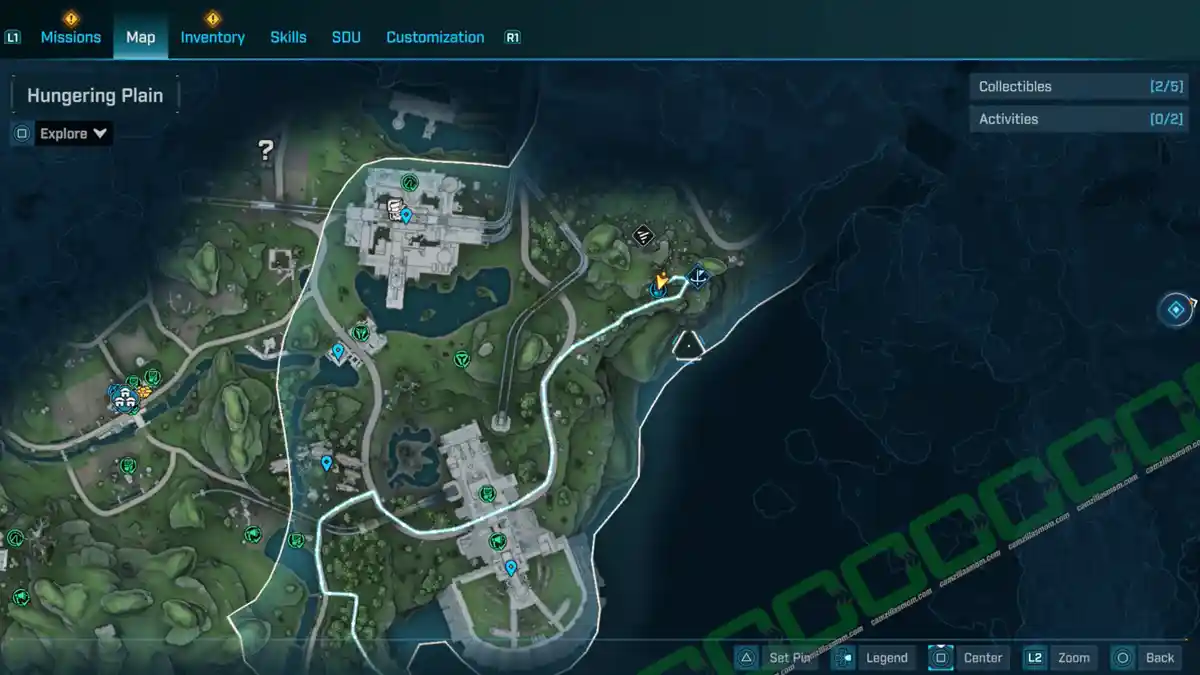Image resolution: width=1200 pixels, height=675 pixels.
Task: Activate the Zoom map control
Action: 1059,657
